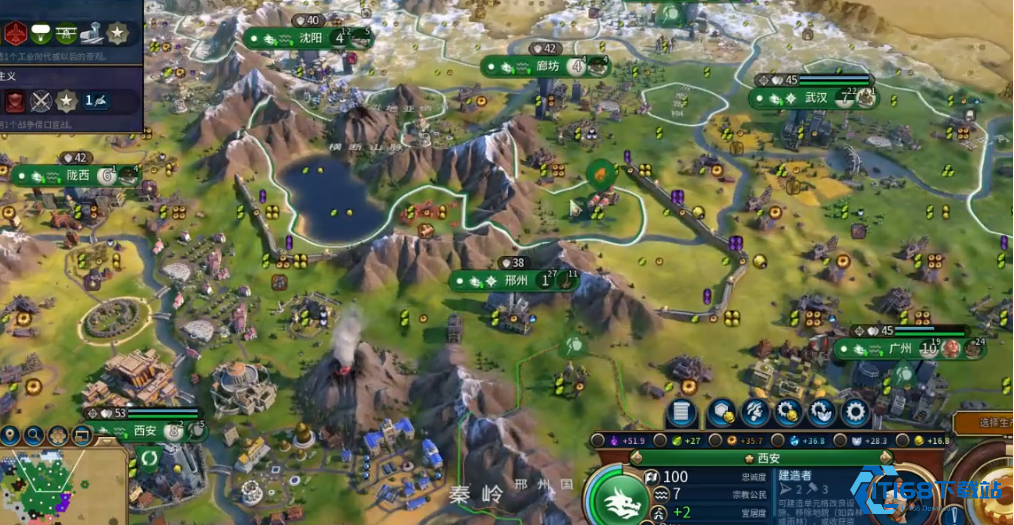Open the gear production queue button
1014x525 pixels.
tap(855, 412)
